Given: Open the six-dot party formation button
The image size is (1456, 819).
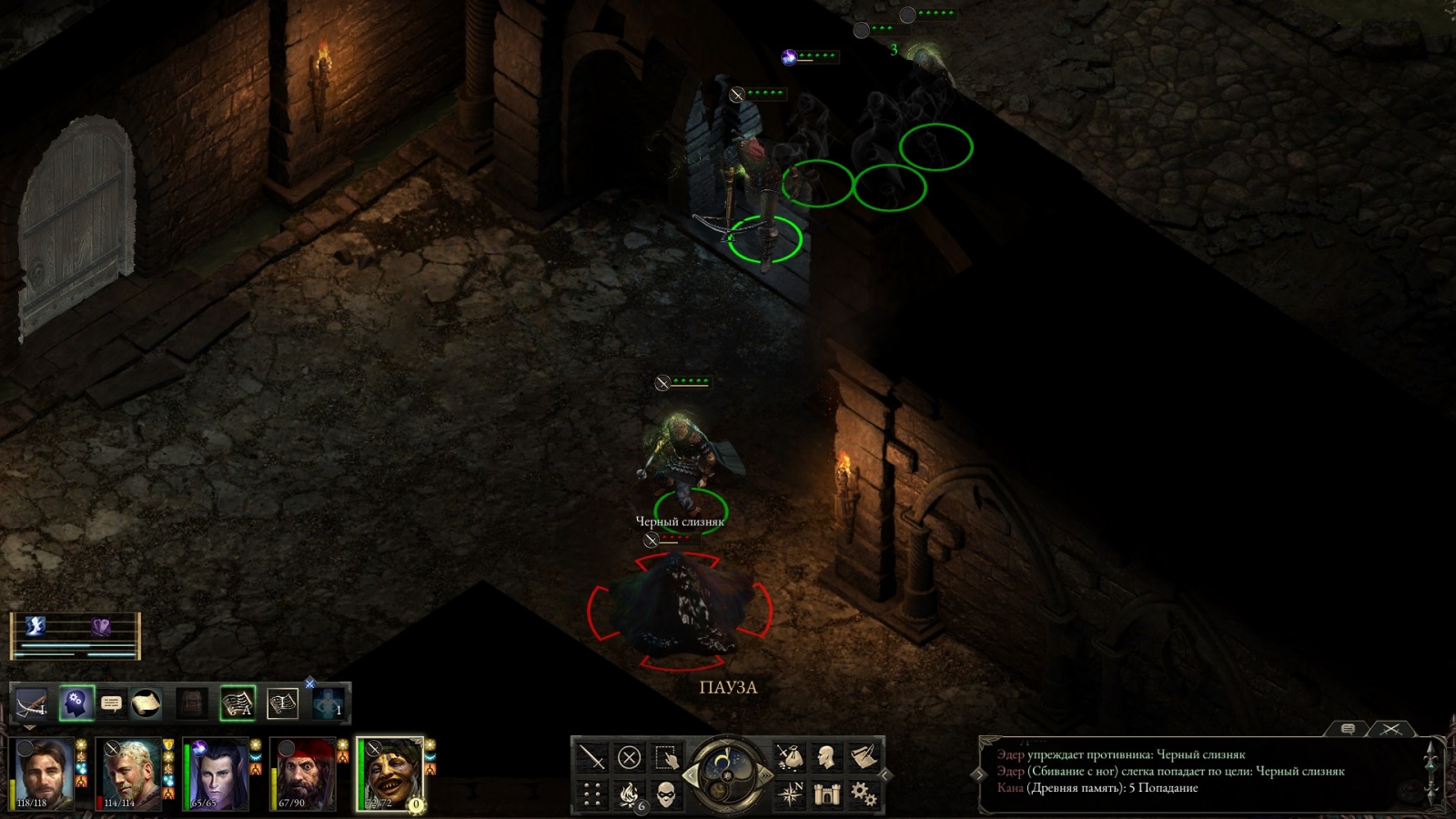Looking at the screenshot, I should tap(592, 794).
